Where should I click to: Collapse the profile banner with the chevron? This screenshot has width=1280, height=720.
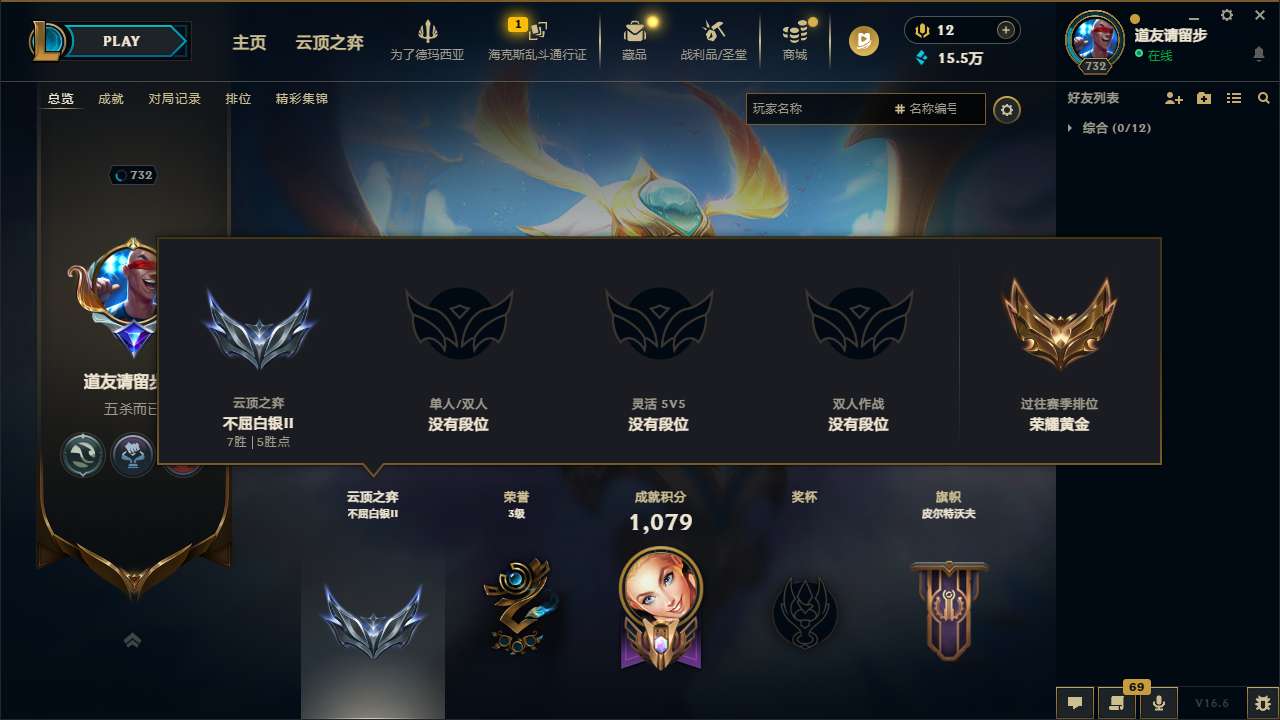click(x=133, y=640)
